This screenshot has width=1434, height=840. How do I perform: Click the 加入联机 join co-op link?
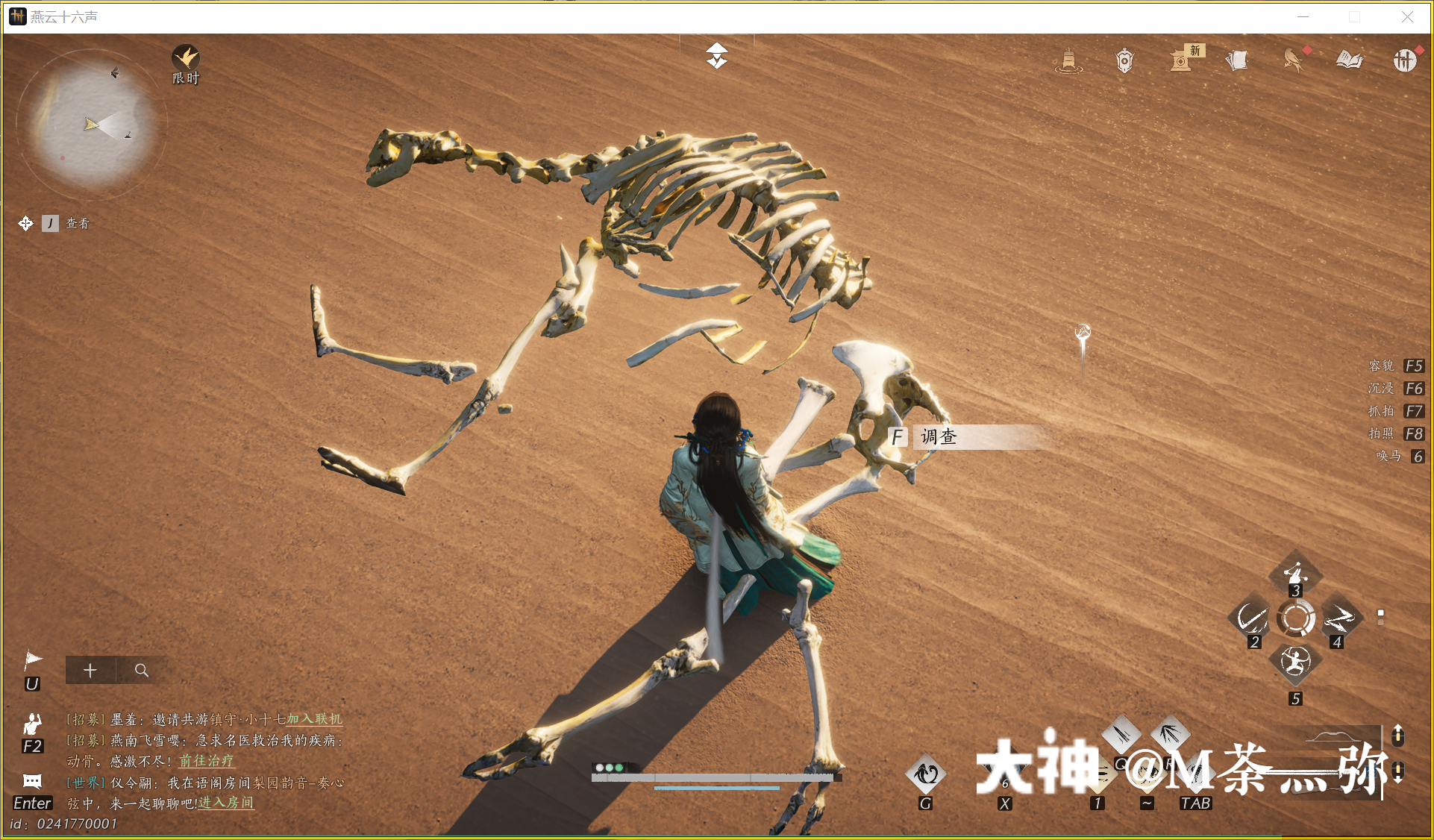(314, 719)
